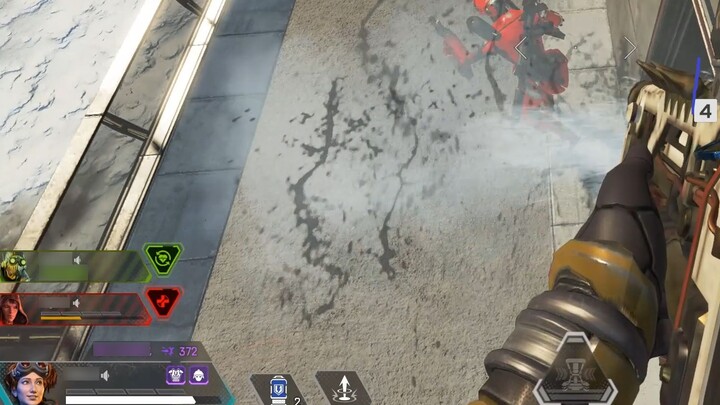
Task: Select the red-framed downed teammate portrait
Action: tap(14, 308)
